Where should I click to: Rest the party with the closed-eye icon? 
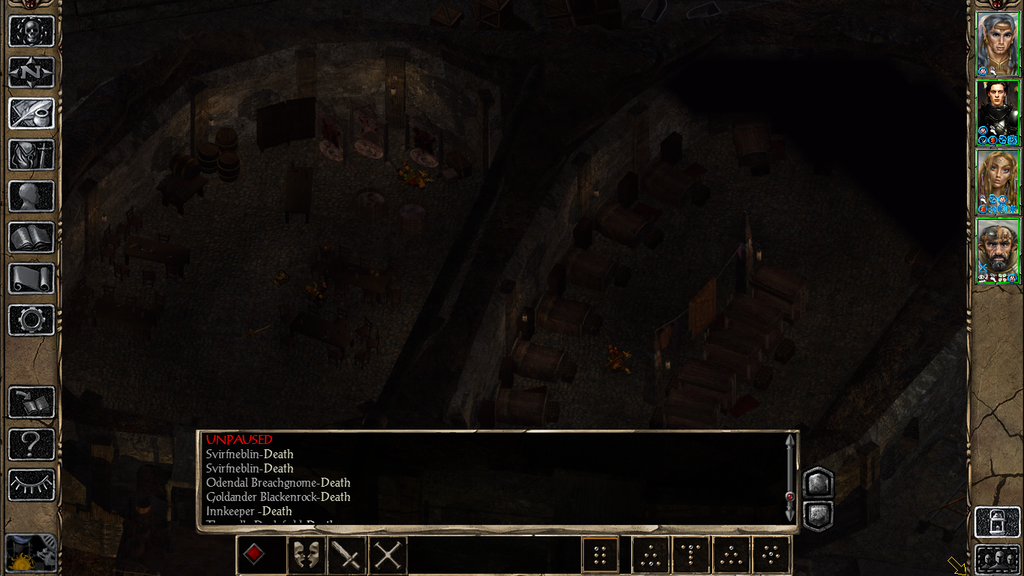31,485
